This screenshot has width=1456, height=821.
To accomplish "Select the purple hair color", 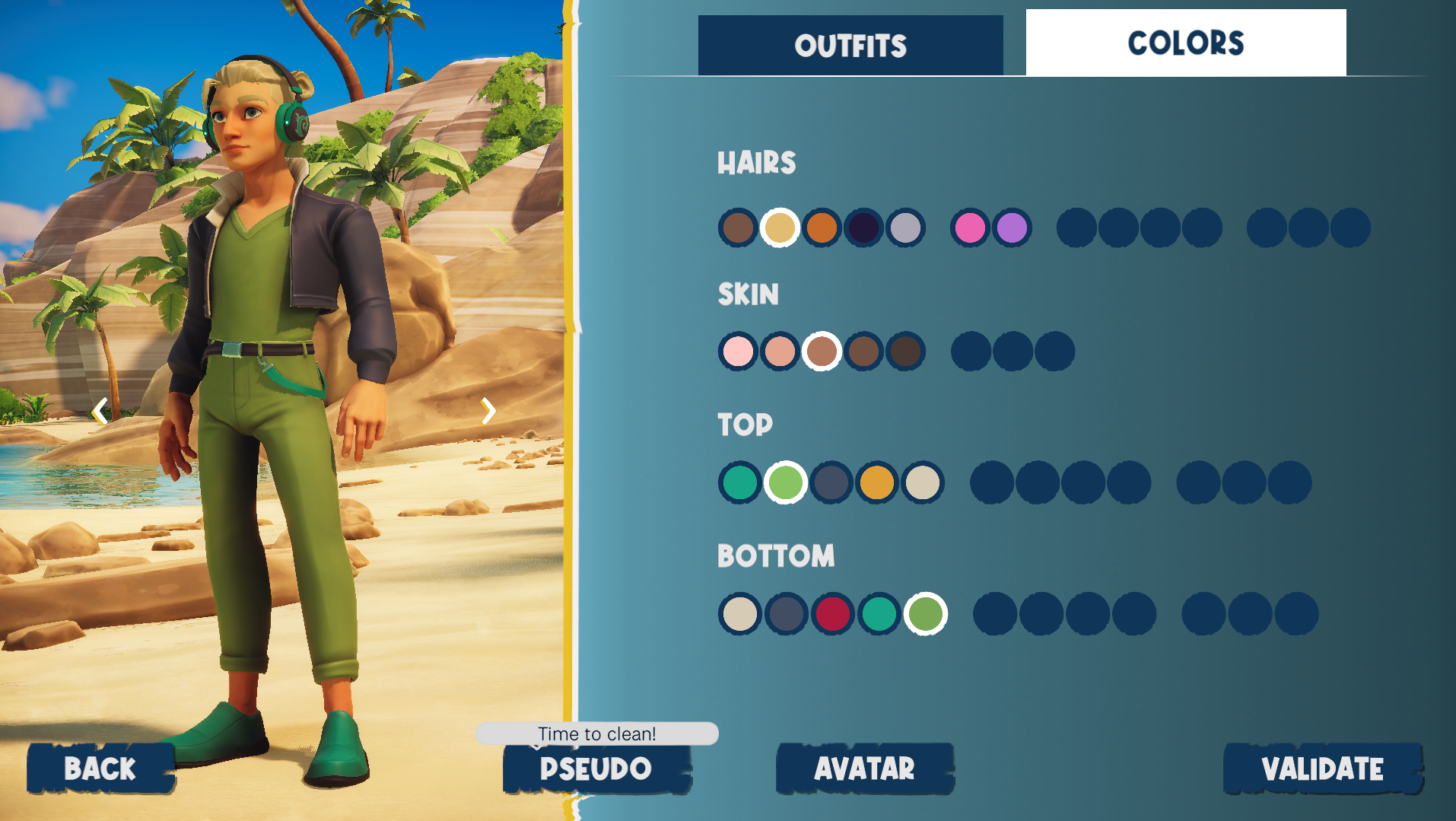I will tap(1012, 228).
